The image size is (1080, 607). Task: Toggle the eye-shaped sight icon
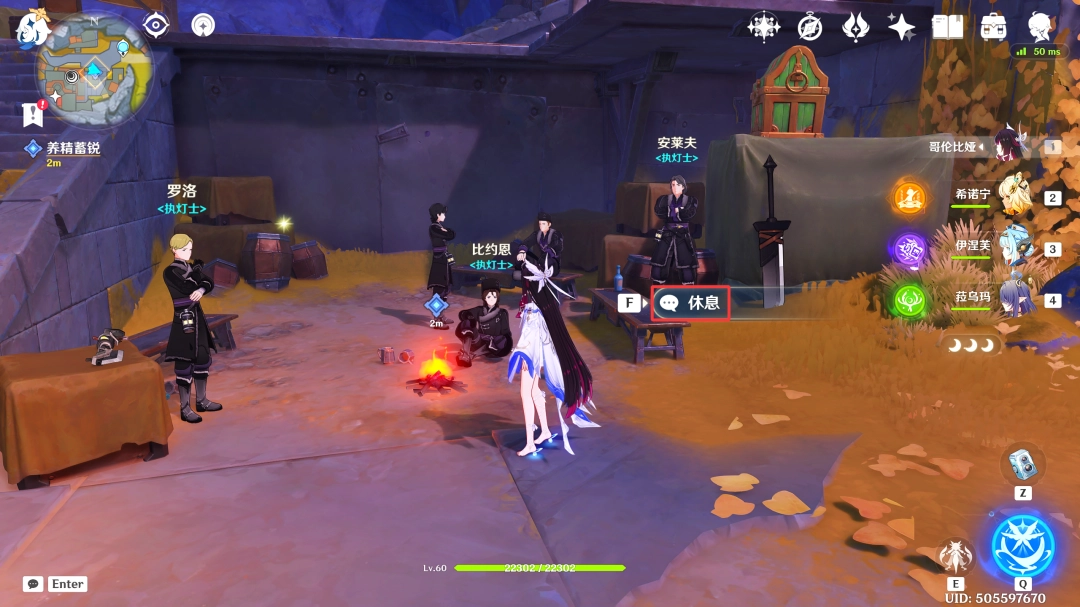(x=156, y=26)
